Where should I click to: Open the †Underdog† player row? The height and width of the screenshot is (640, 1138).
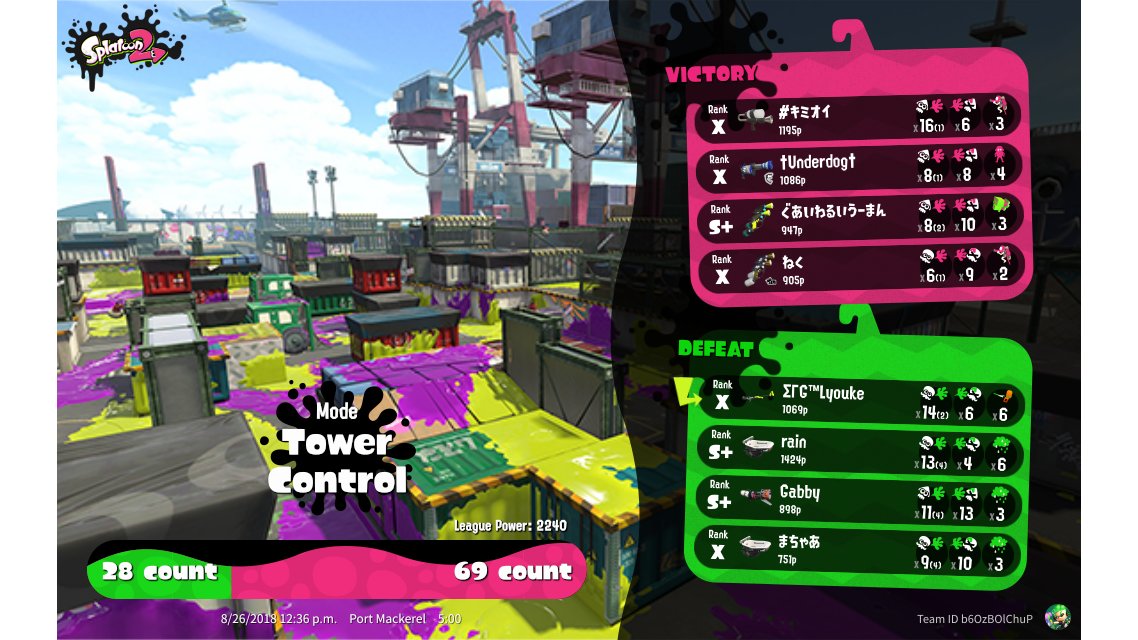[858, 167]
